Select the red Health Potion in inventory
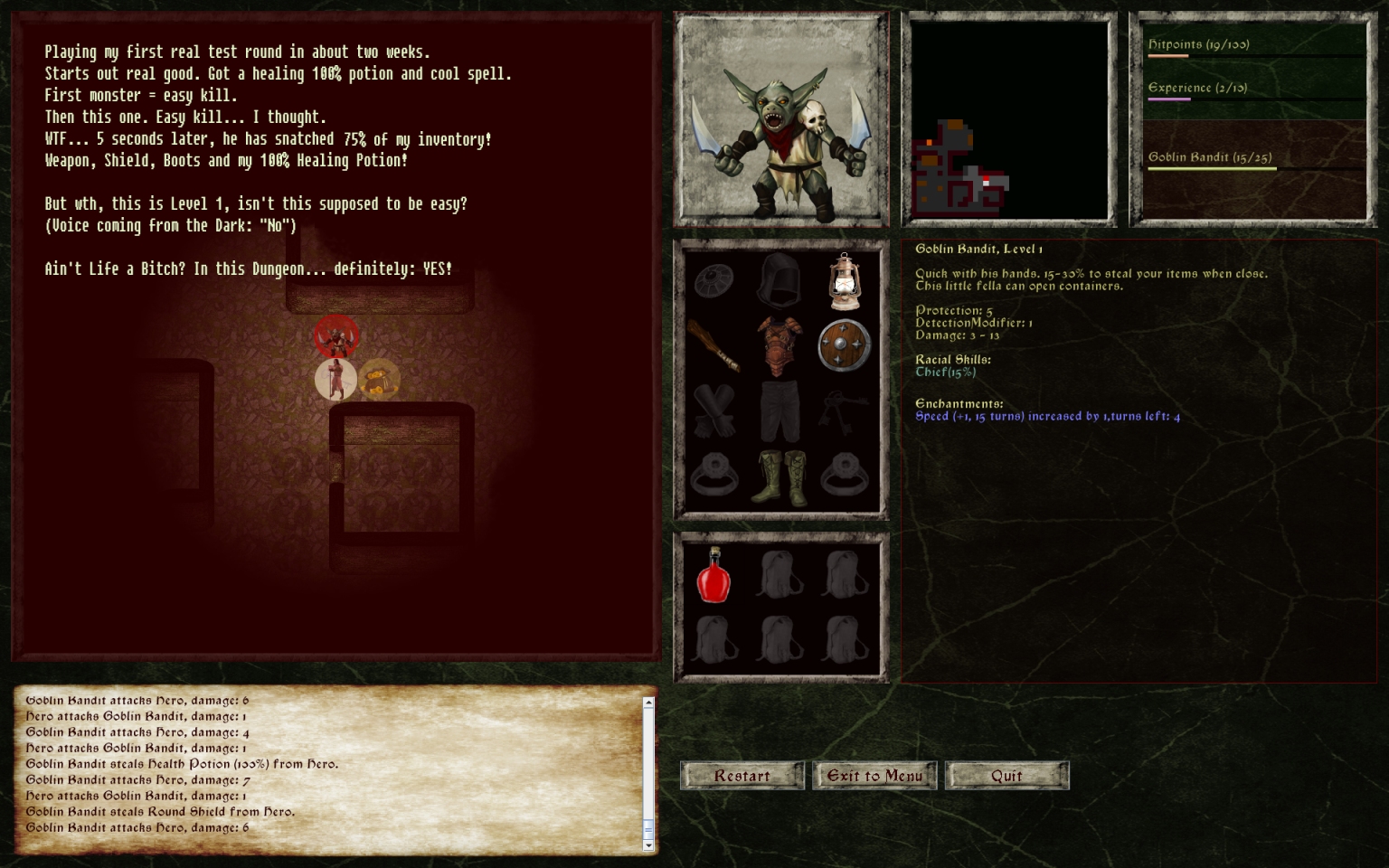 (x=713, y=577)
